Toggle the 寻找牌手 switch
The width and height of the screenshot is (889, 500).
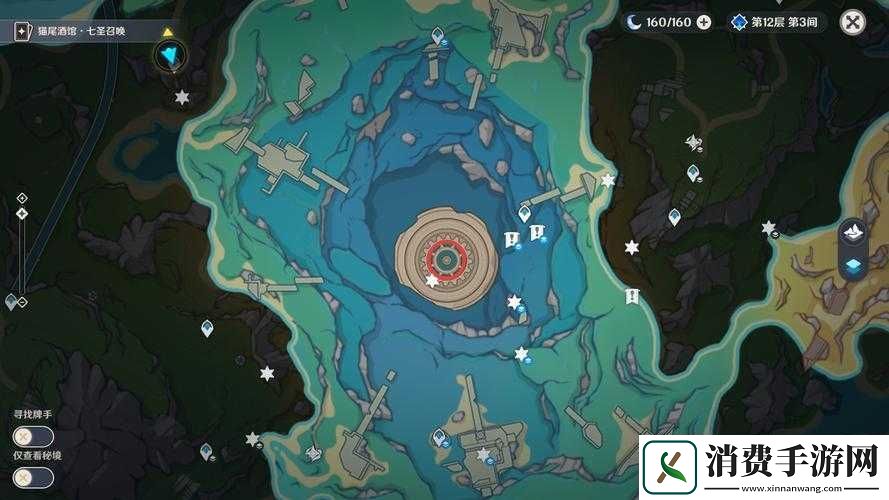[33, 436]
